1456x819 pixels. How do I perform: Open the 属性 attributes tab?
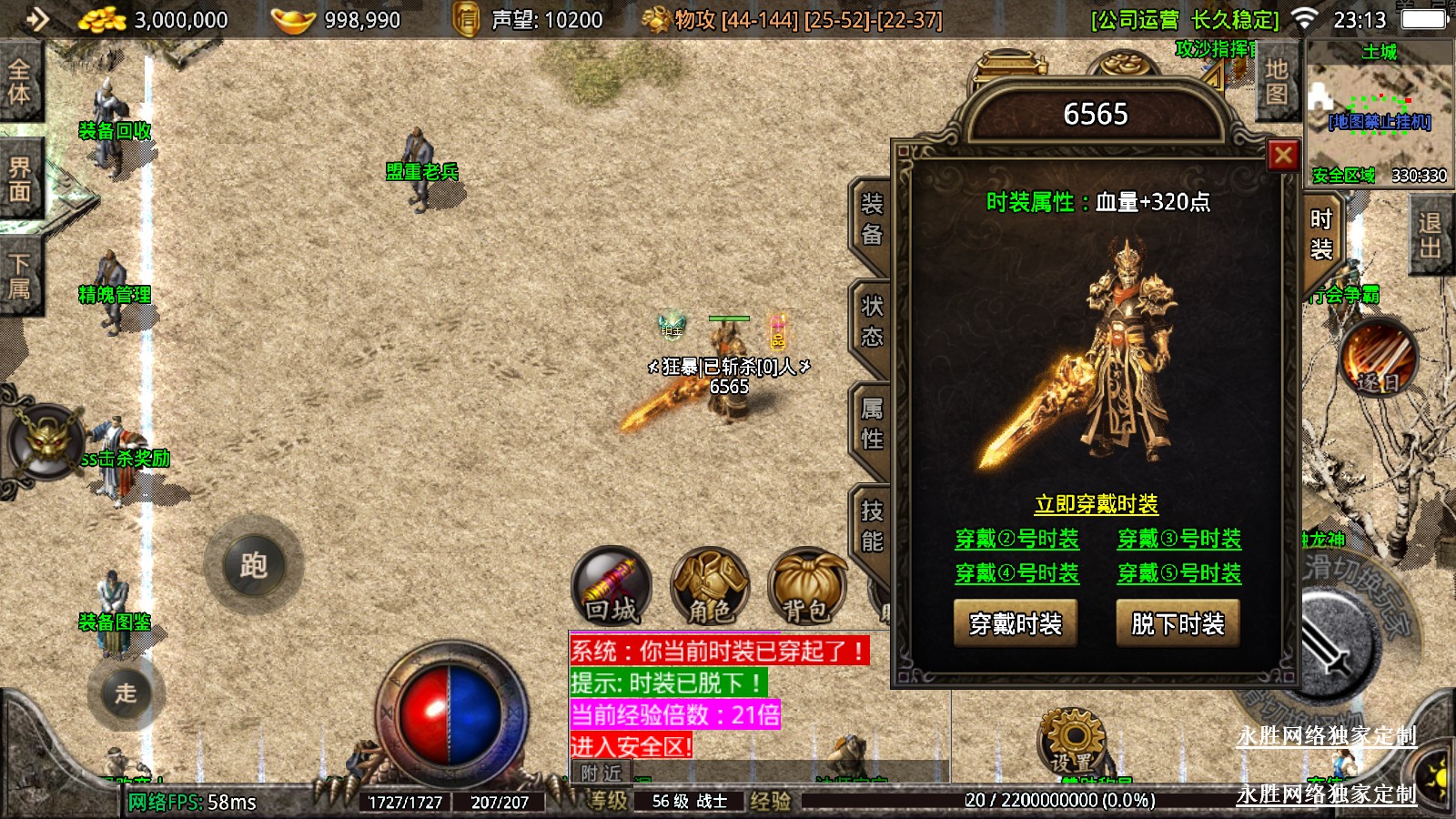click(x=872, y=424)
